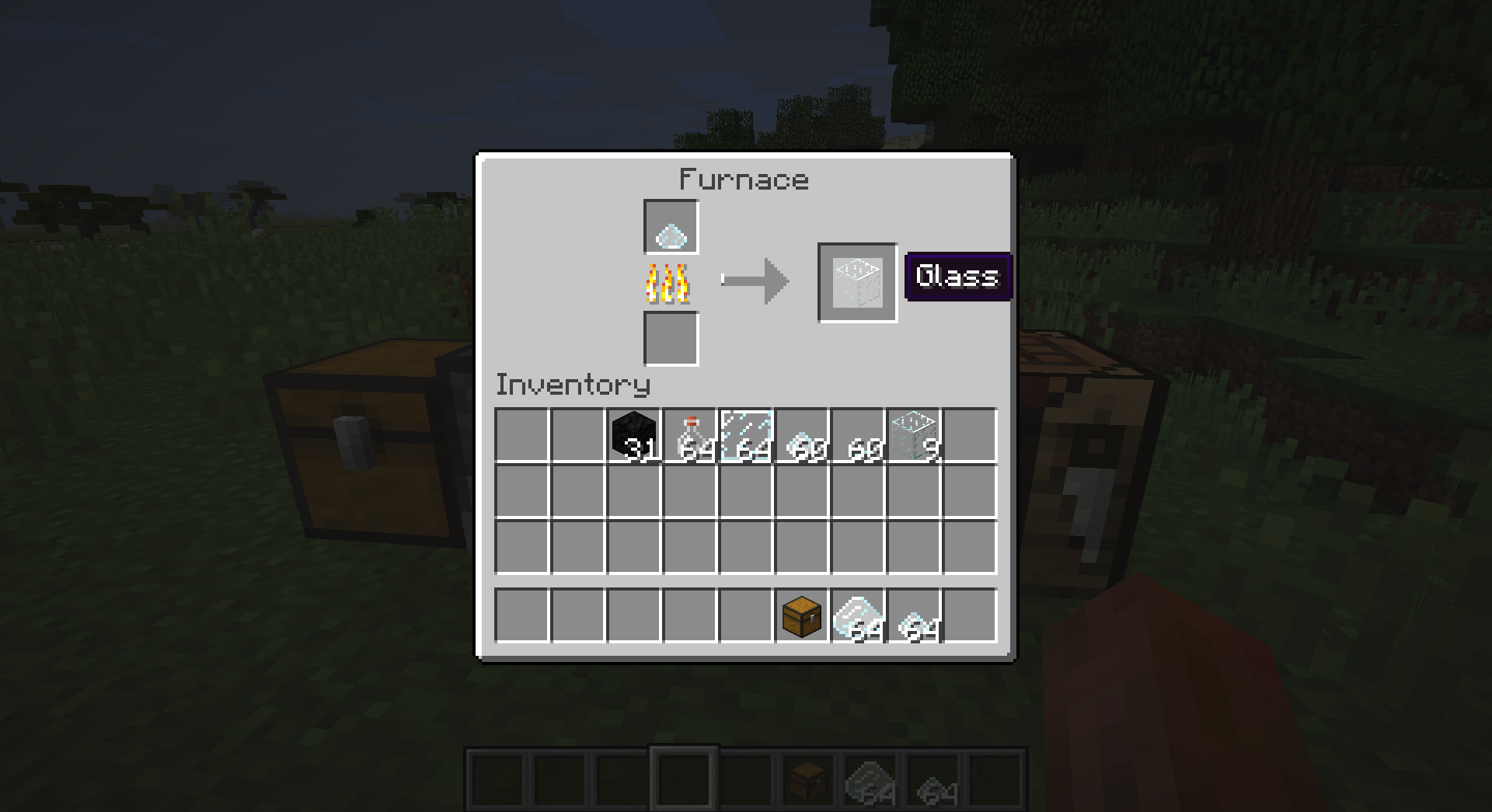1492x812 pixels.
Task: Click the smelting progress arrow
Action: coord(755,282)
